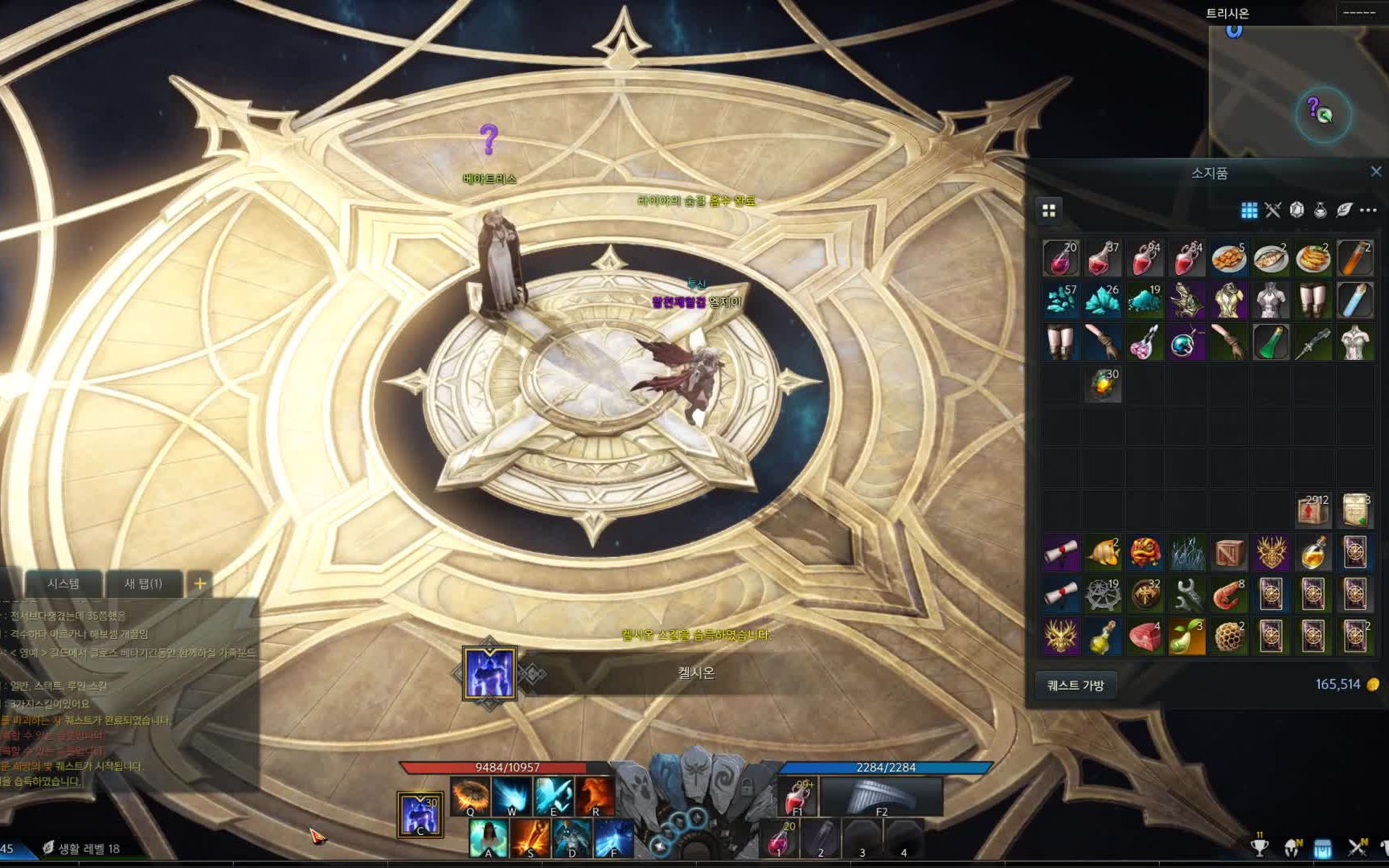1389x868 pixels.
Task: Select the honeycomb item in inventory
Action: (1228, 637)
